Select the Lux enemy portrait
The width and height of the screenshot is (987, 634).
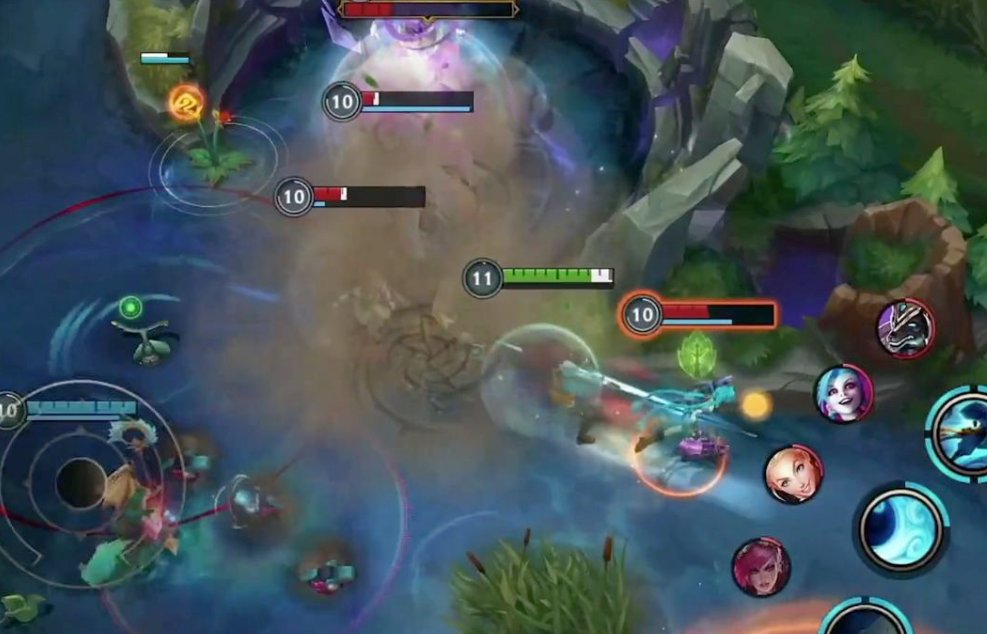click(x=794, y=474)
